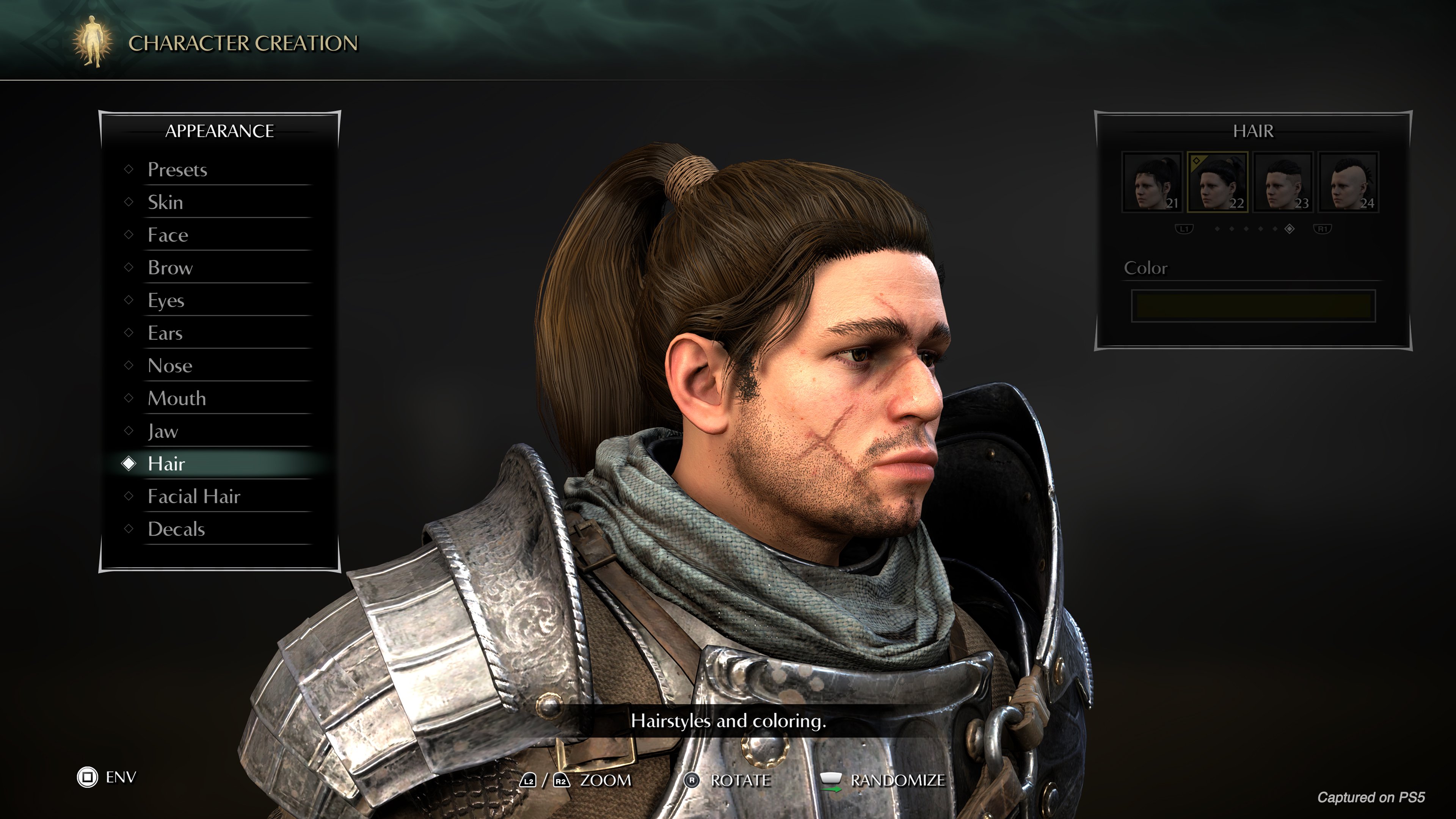Viewport: 1456px width, 819px height.
Task: Select the first page indicator dot
Action: click(x=1218, y=229)
